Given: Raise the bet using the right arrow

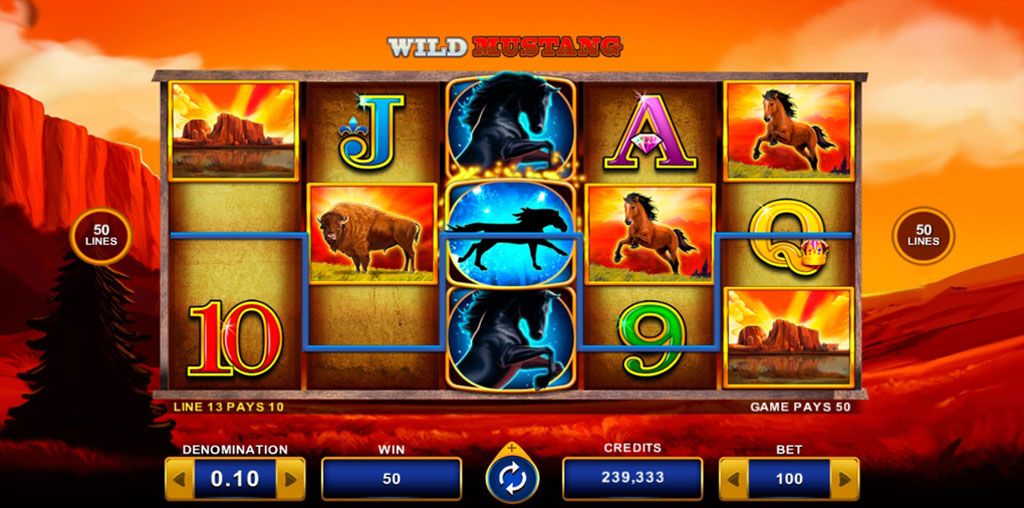Looking at the screenshot, I should click(845, 479).
